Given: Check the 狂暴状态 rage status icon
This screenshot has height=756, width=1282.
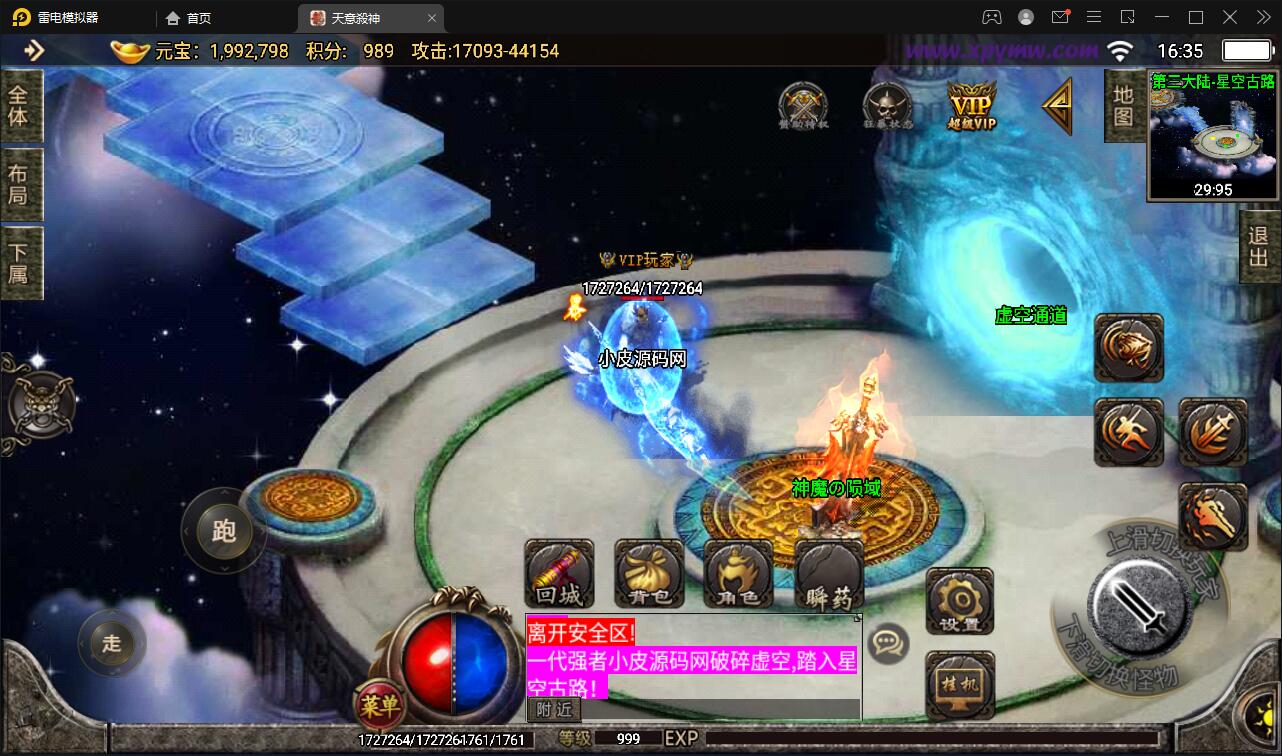Looking at the screenshot, I should (x=887, y=103).
